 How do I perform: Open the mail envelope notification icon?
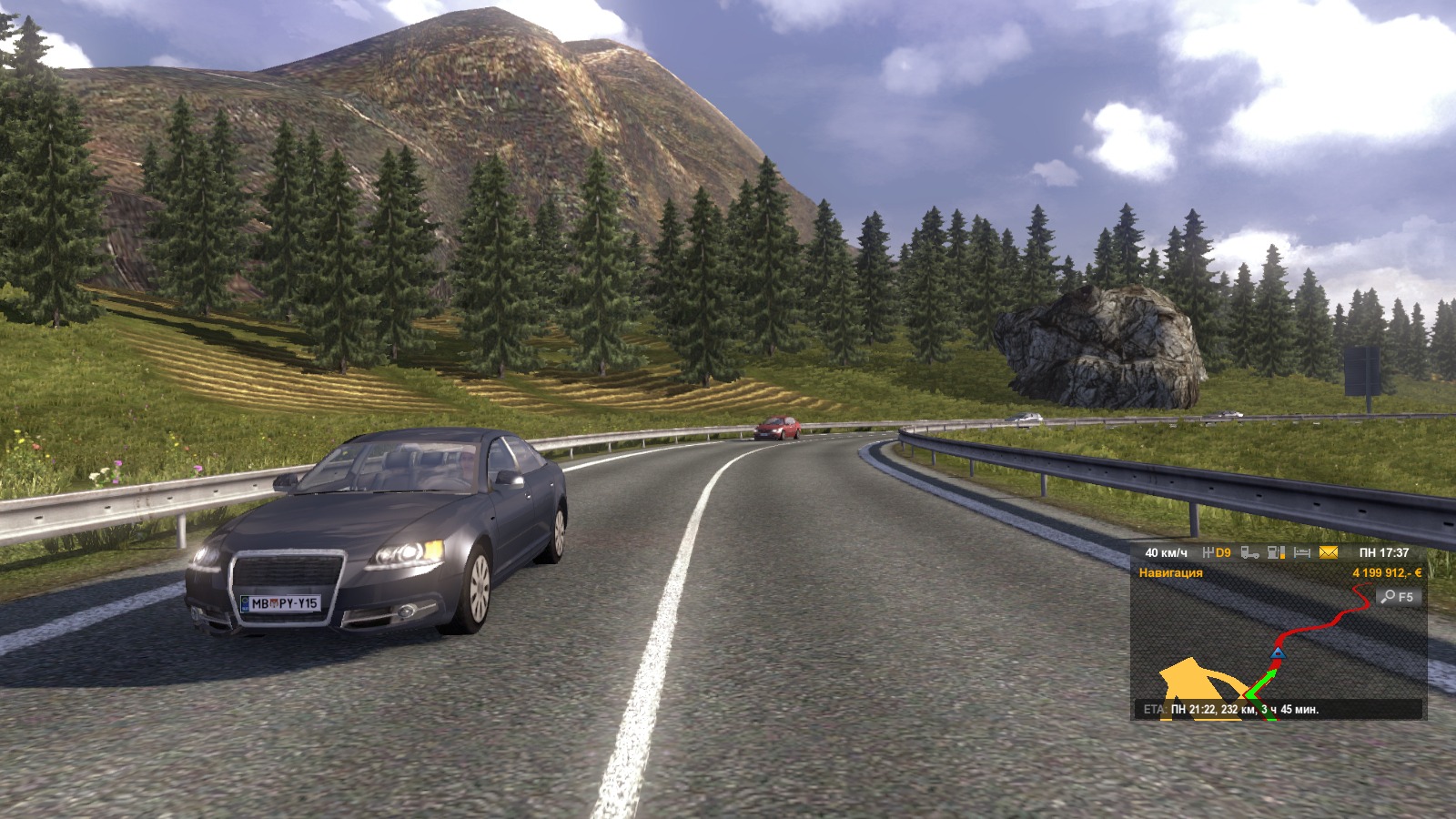pyautogui.click(x=1329, y=552)
